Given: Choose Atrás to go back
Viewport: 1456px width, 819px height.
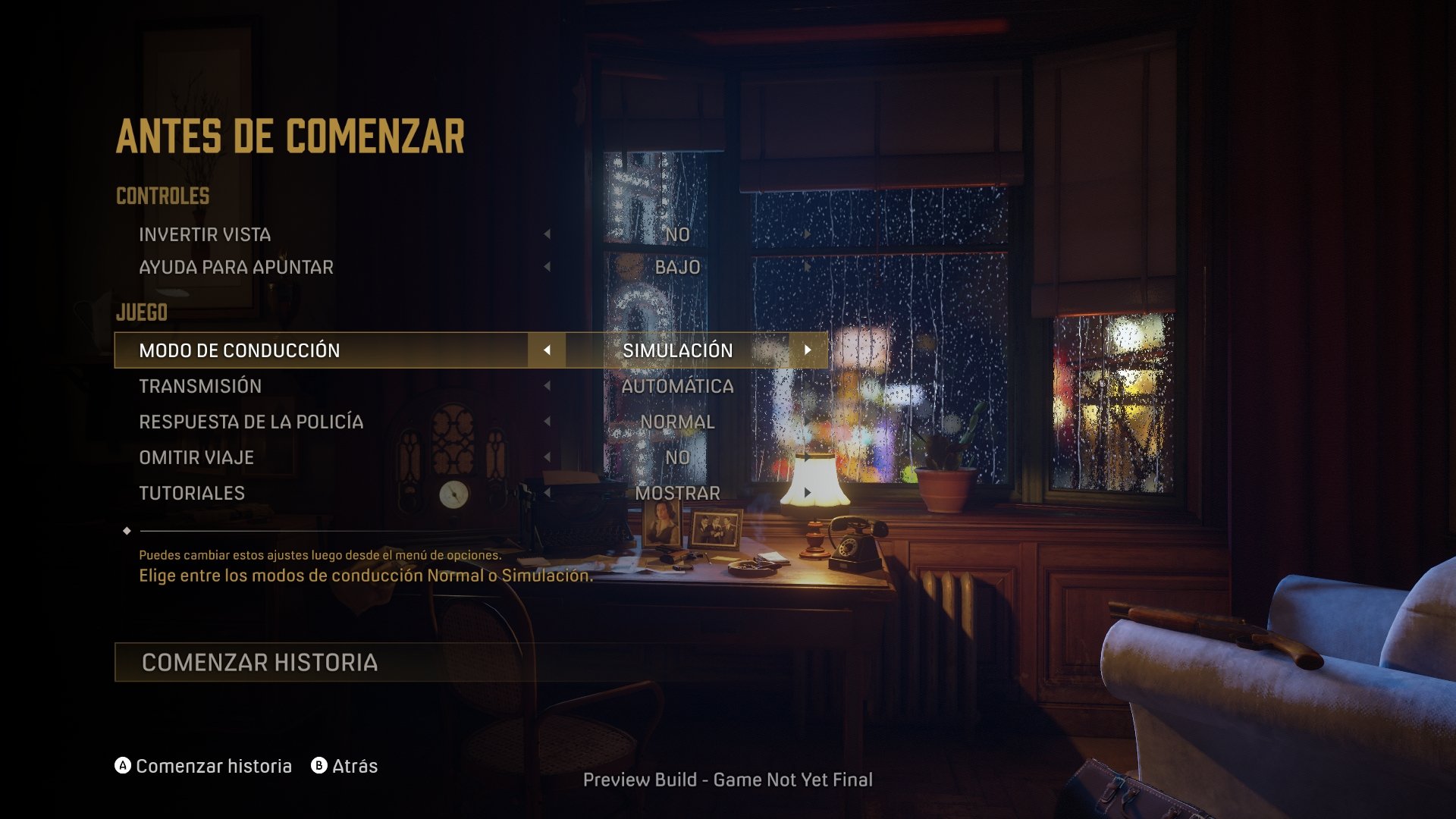Looking at the screenshot, I should click(353, 766).
